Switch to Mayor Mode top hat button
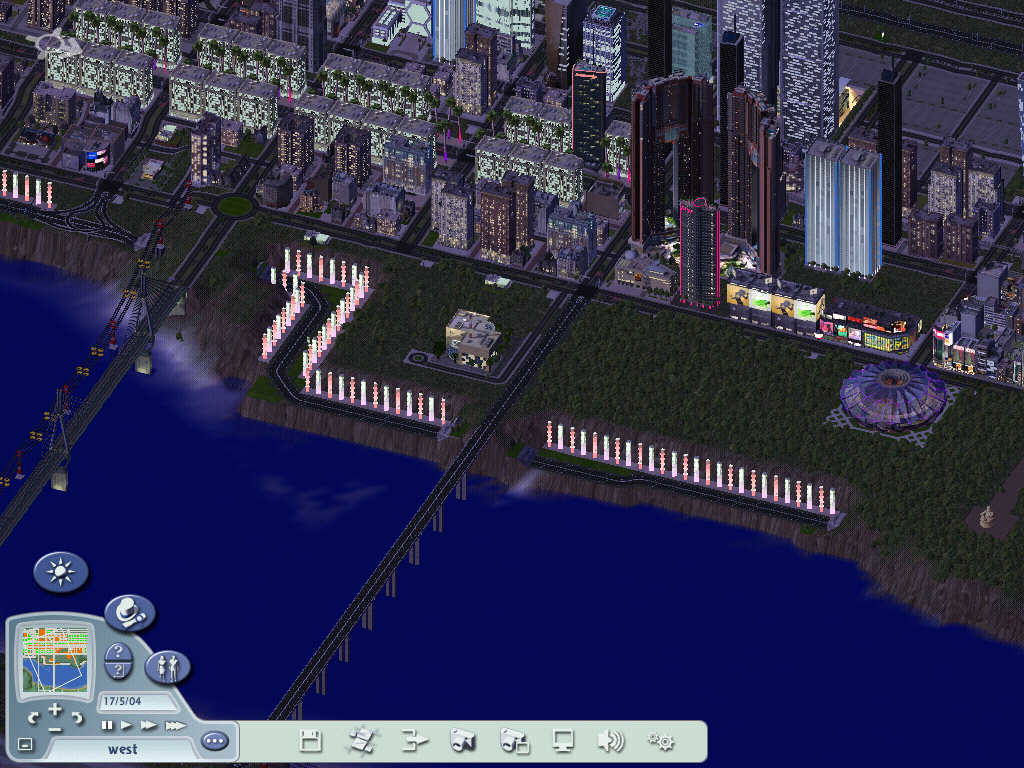The height and width of the screenshot is (768, 1024). click(129, 613)
